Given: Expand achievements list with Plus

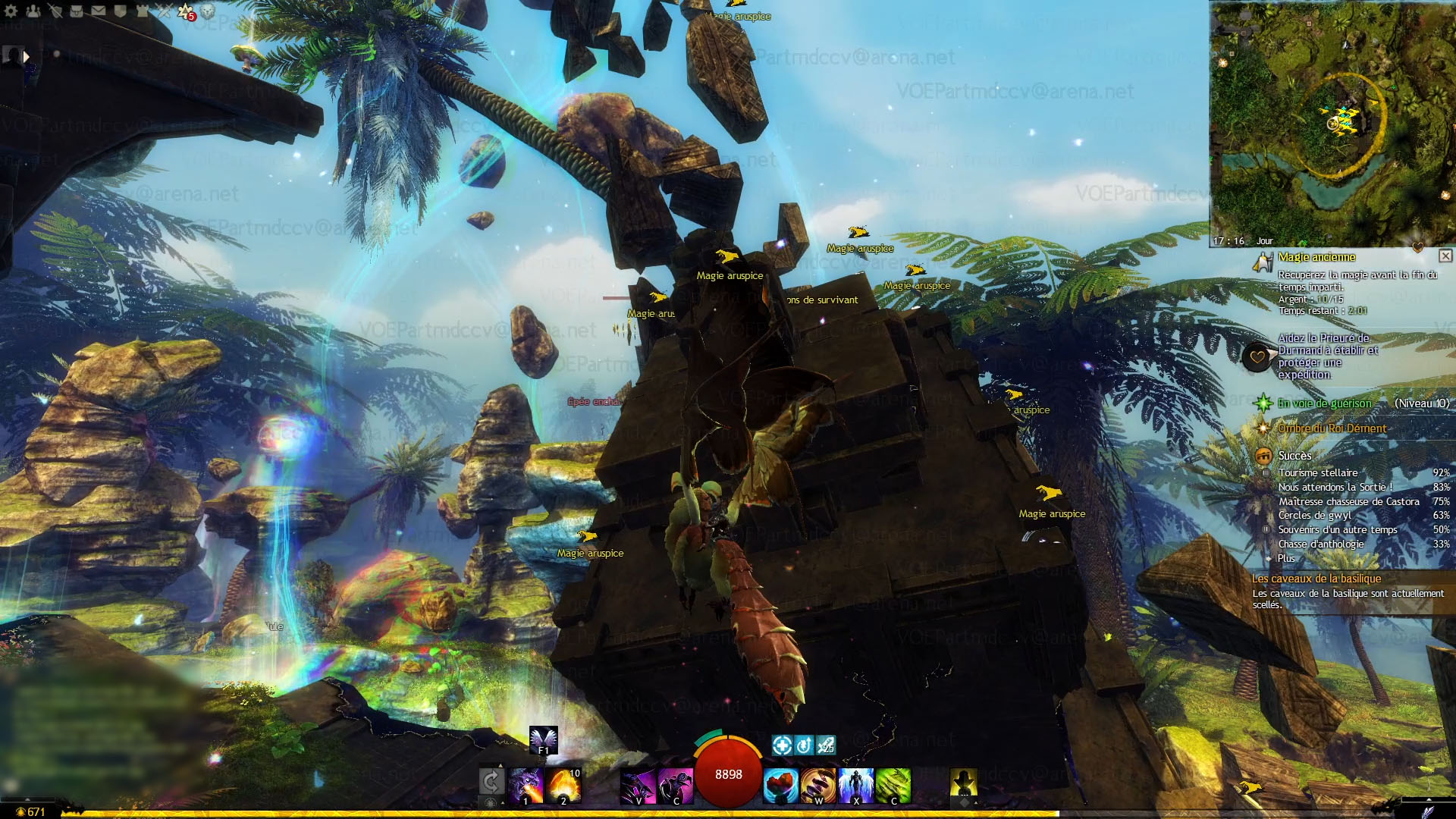Looking at the screenshot, I should click(x=1286, y=558).
